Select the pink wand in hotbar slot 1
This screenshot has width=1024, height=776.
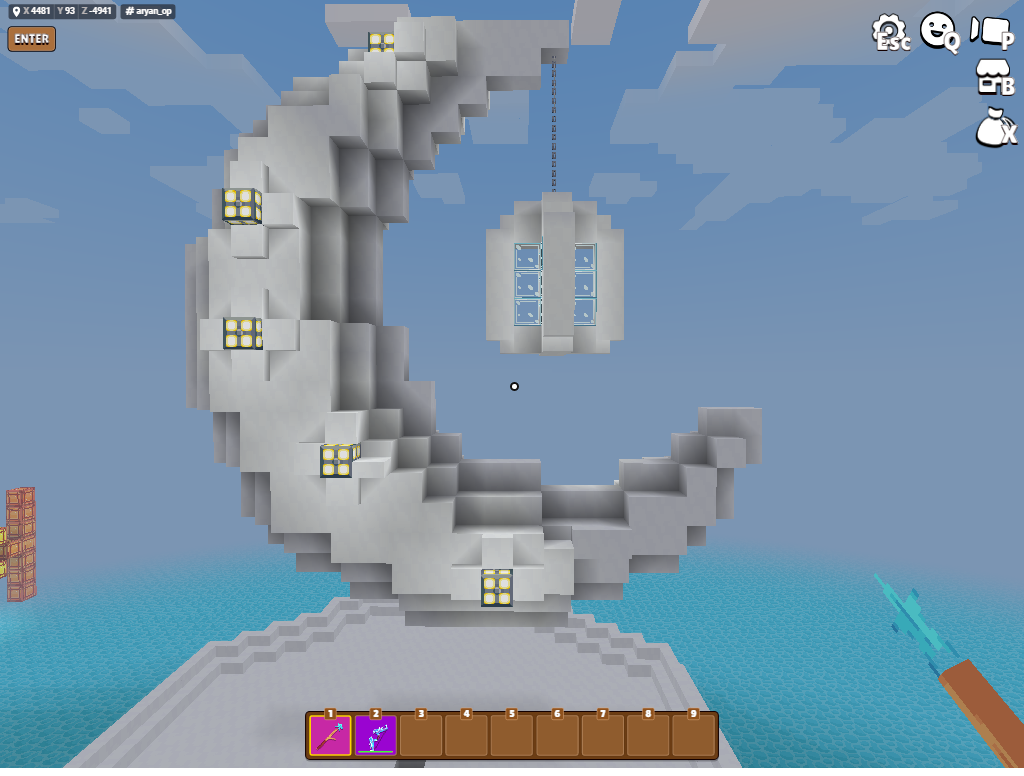pyautogui.click(x=330, y=736)
